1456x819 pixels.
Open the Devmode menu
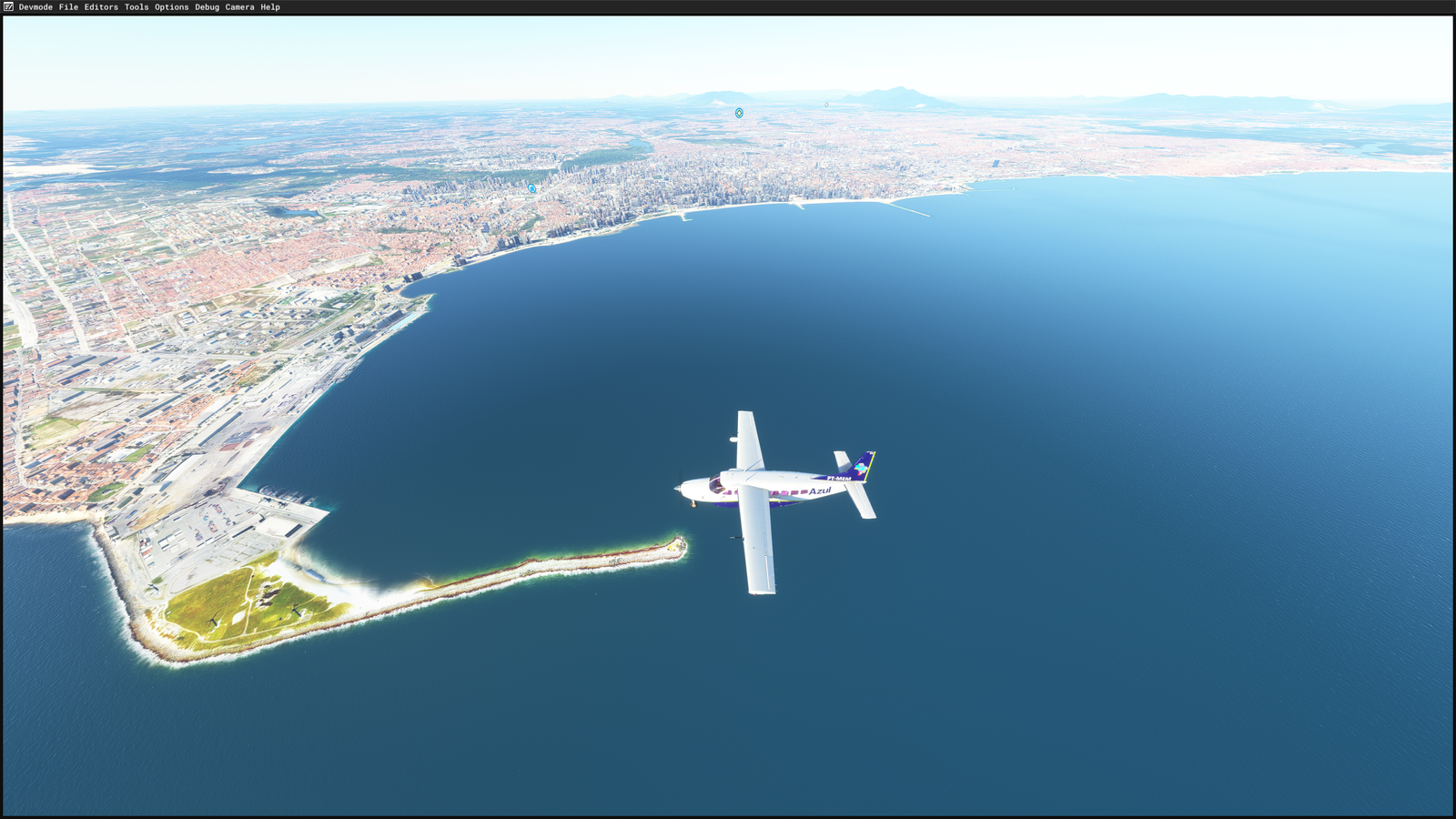[35, 7]
